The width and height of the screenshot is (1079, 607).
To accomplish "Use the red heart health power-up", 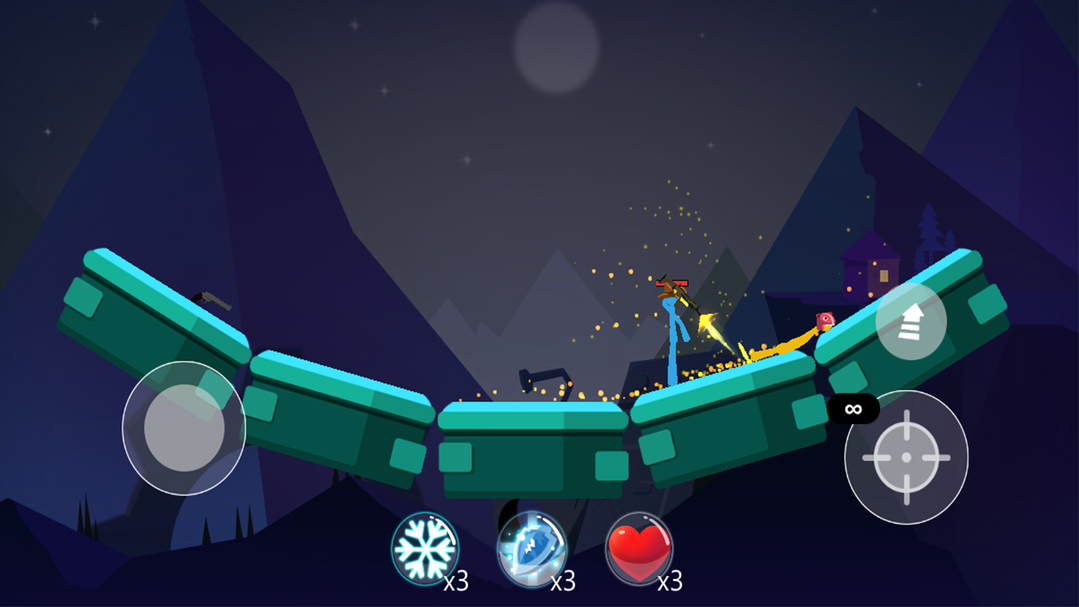I will point(639,549).
